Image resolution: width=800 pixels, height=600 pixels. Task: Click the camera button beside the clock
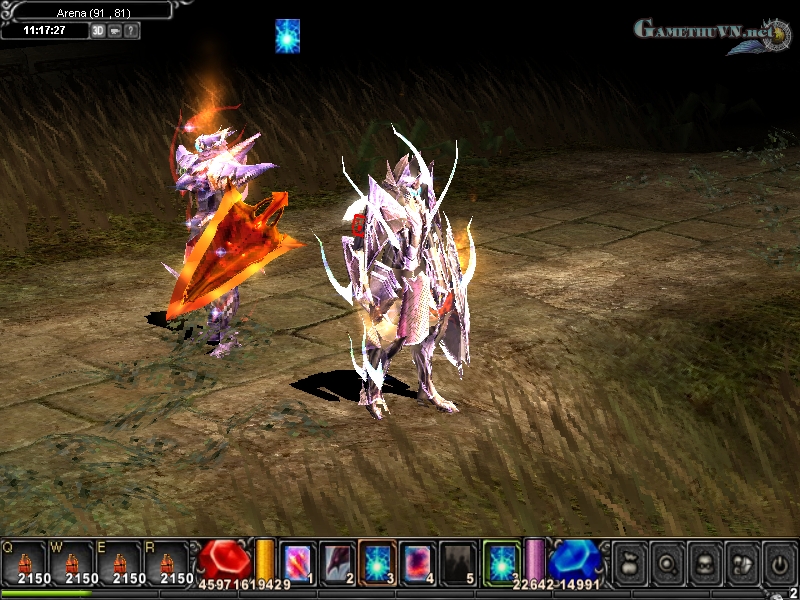pyautogui.click(x=115, y=31)
